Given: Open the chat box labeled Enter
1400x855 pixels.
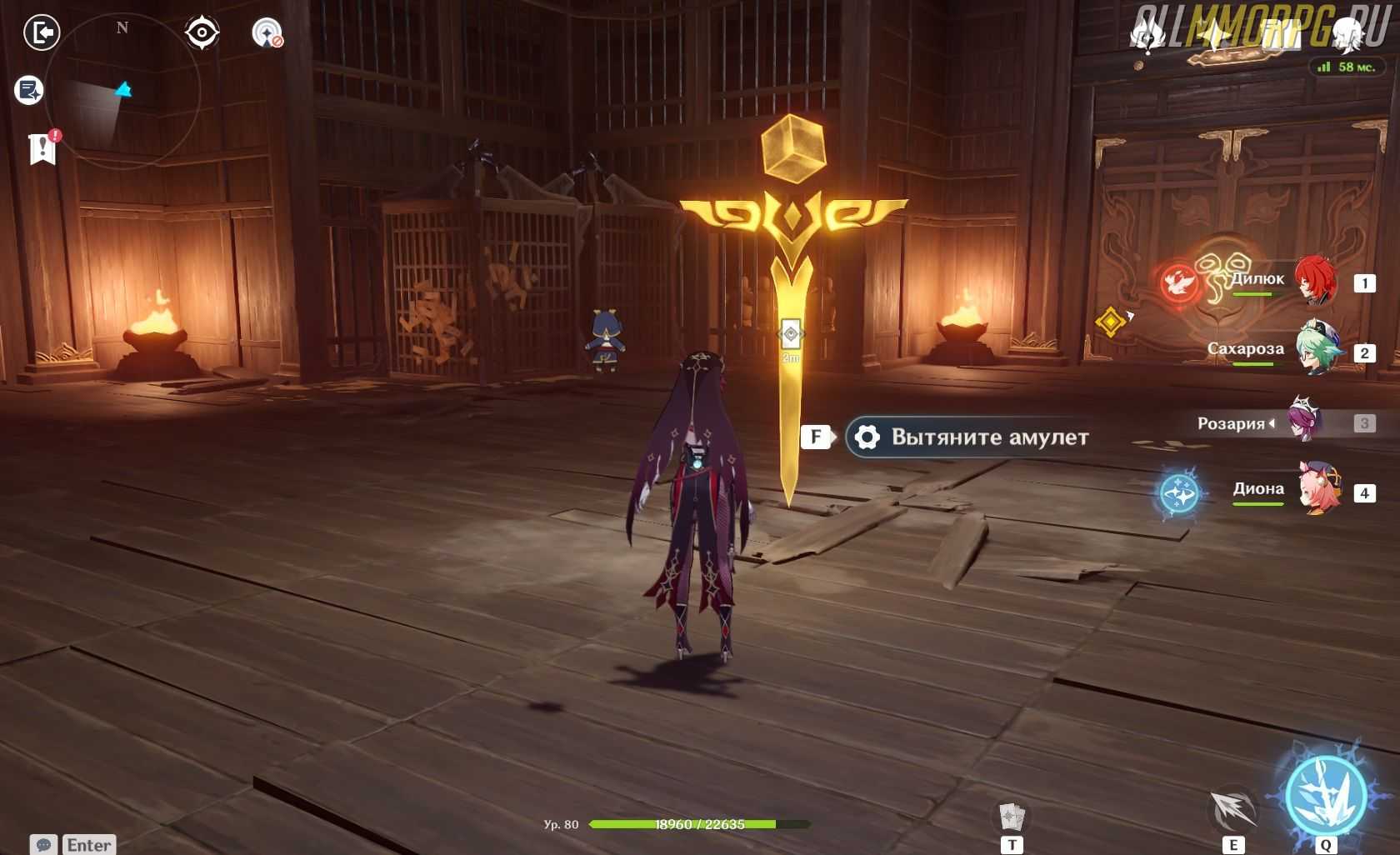Looking at the screenshot, I should pos(73,844).
